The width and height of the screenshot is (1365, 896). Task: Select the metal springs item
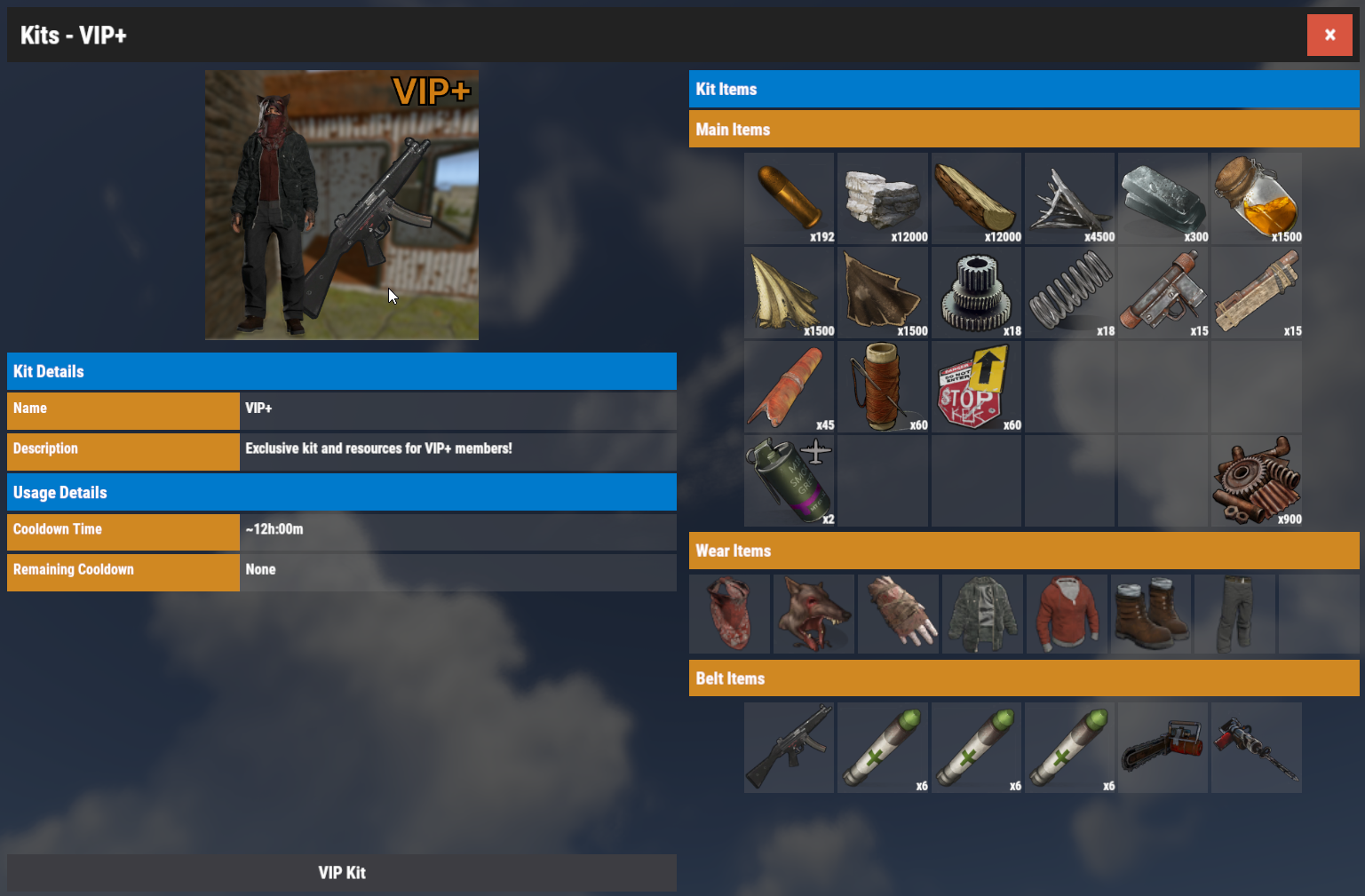click(x=1069, y=292)
